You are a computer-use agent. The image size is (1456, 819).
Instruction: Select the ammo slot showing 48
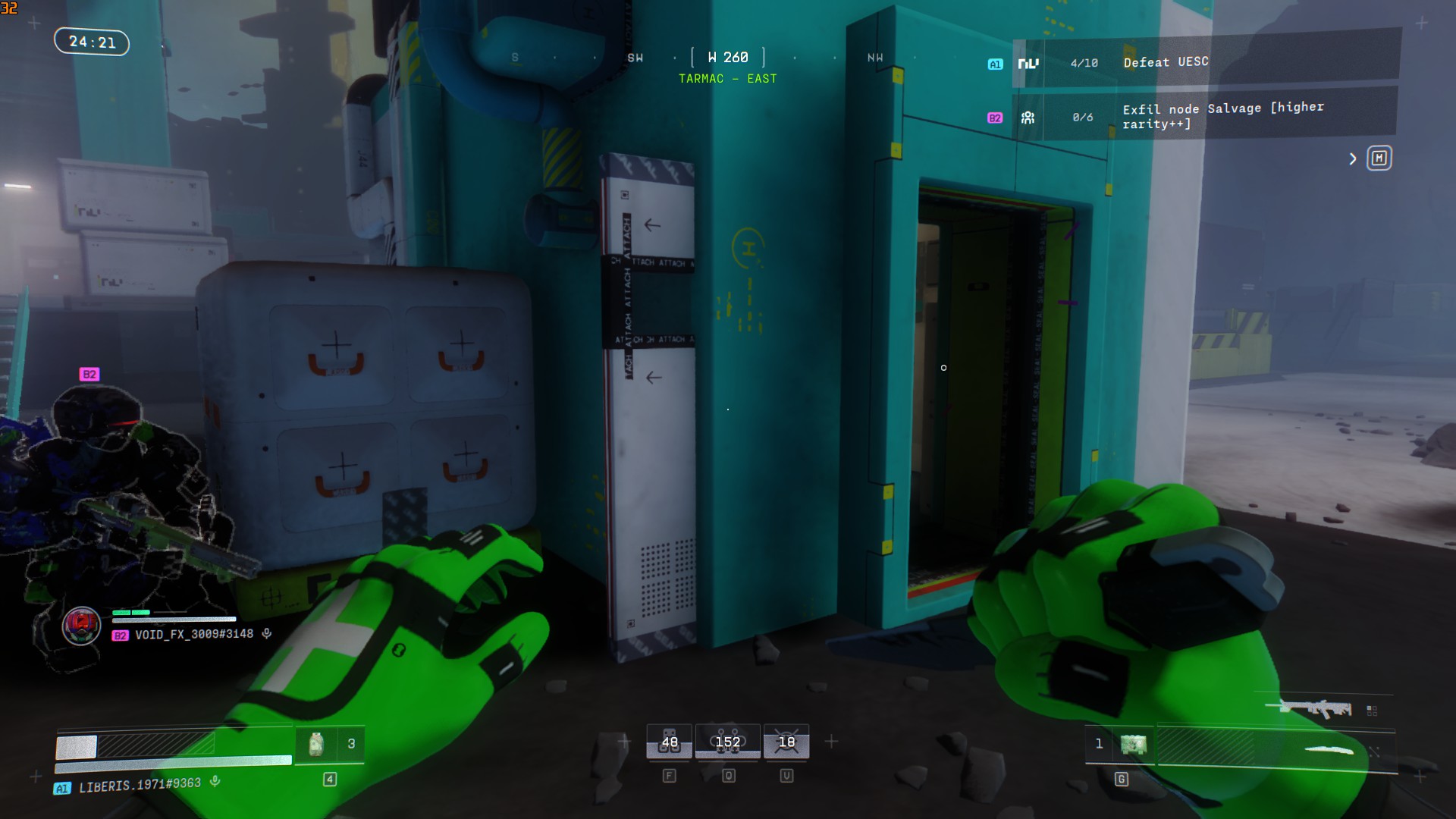669,742
